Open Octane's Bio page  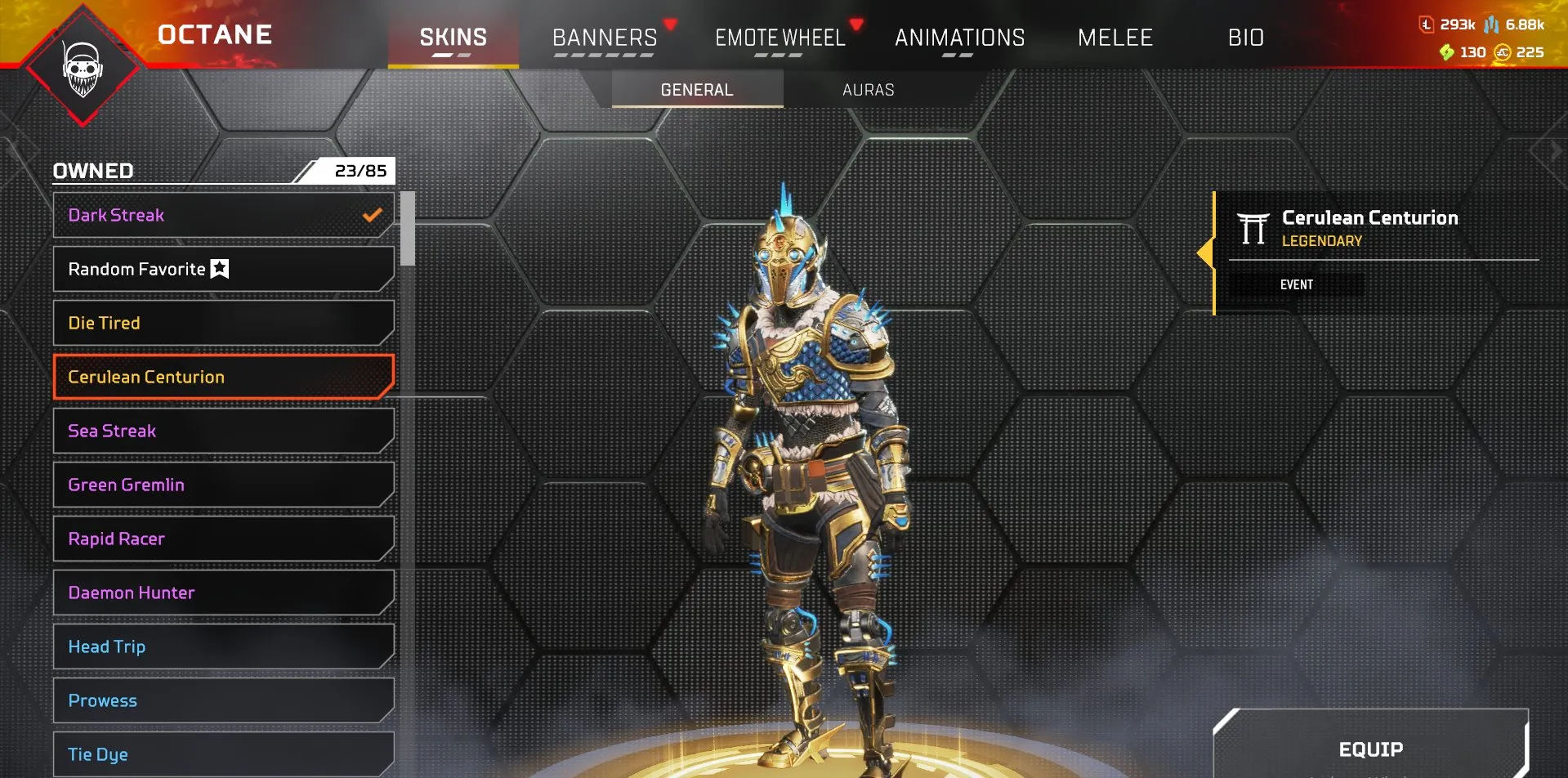pos(1245,38)
